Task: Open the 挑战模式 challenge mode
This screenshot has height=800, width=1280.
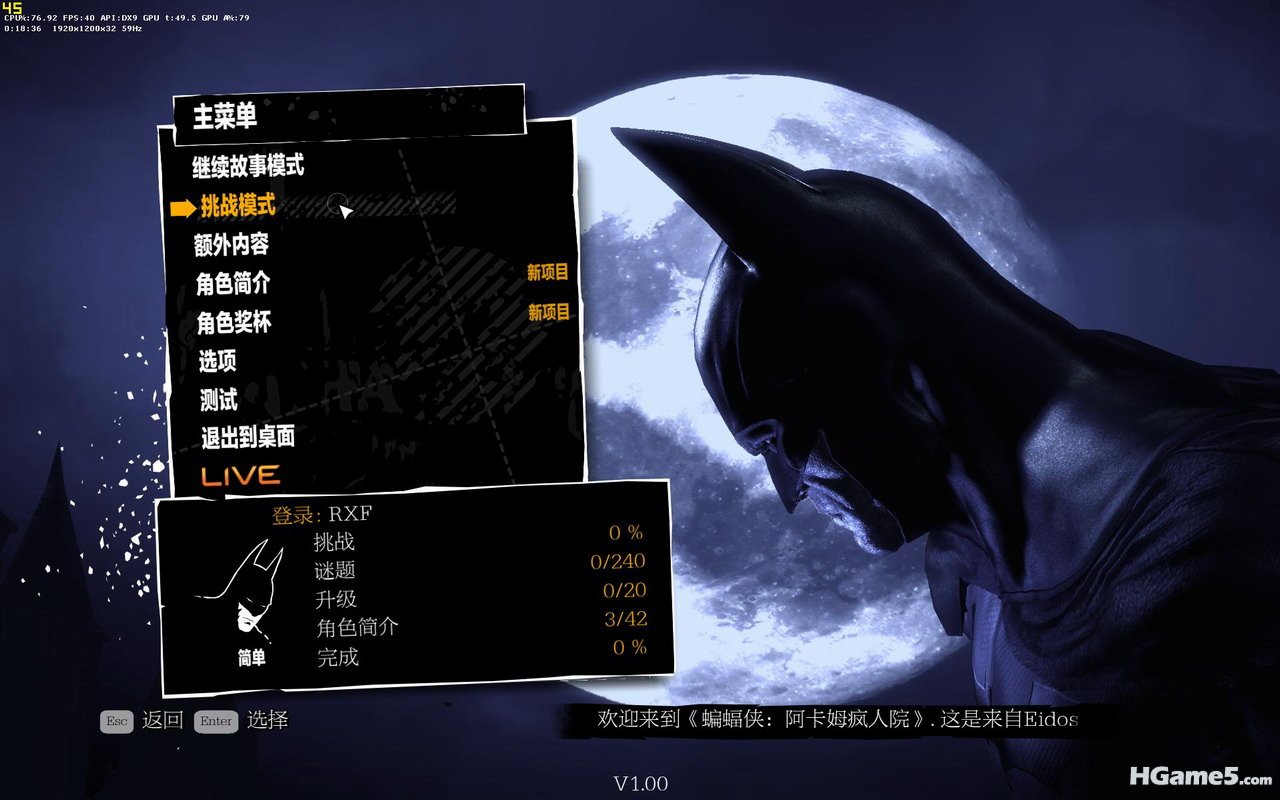Action: (x=238, y=206)
